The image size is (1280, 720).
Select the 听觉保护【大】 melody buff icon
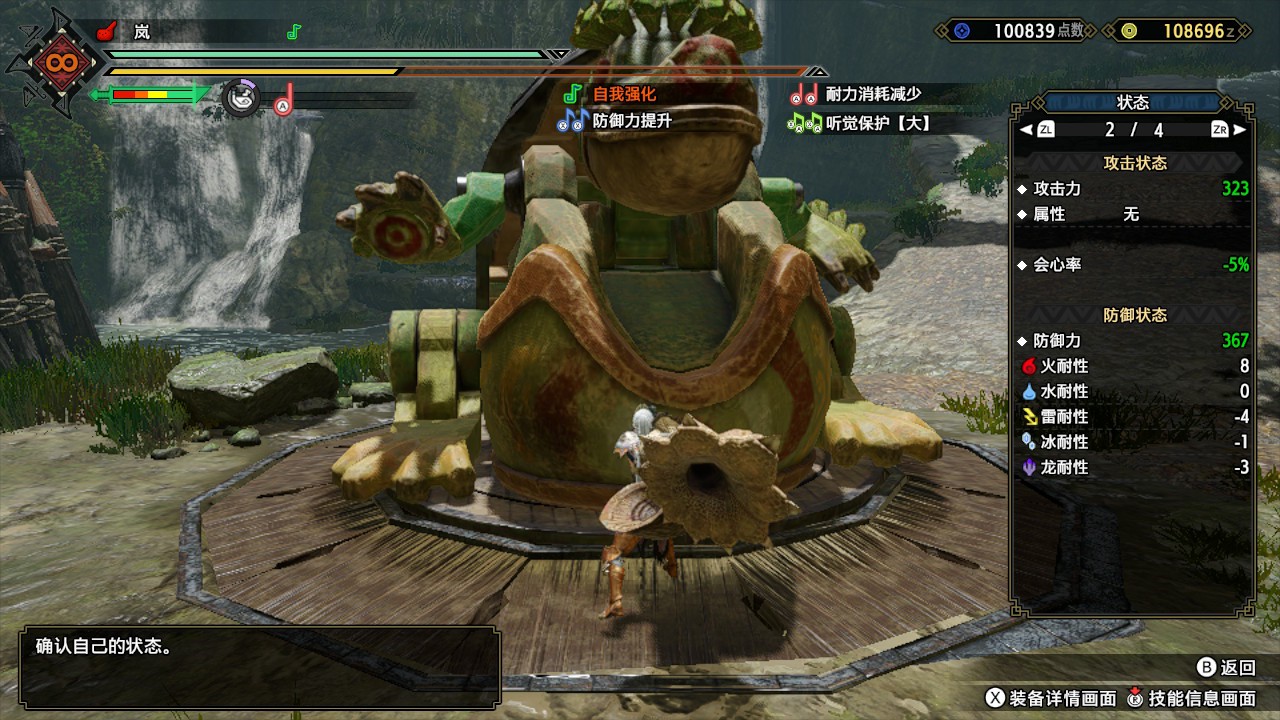(x=804, y=123)
